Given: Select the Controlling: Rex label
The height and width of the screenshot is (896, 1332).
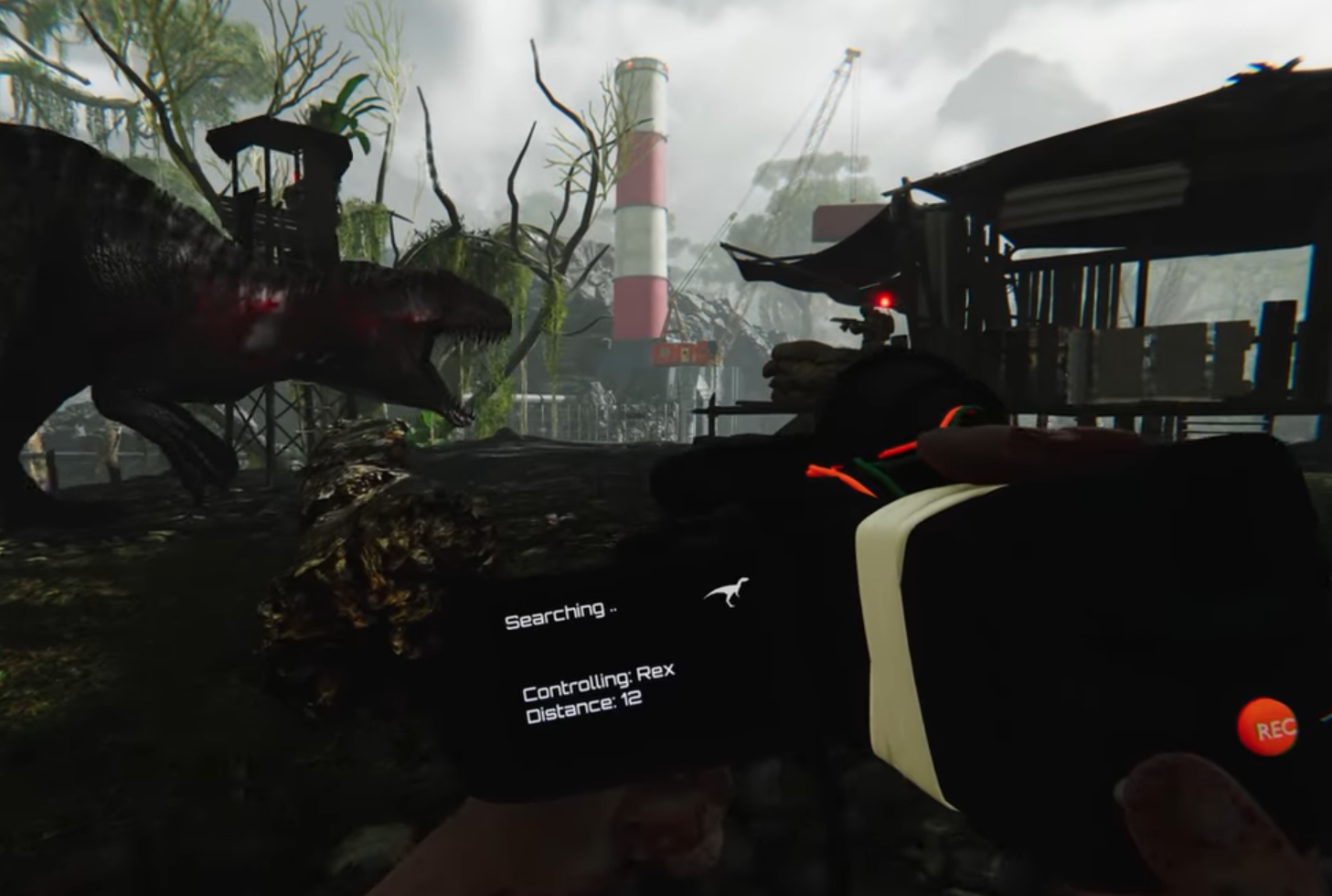Looking at the screenshot, I should pos(596,680).
